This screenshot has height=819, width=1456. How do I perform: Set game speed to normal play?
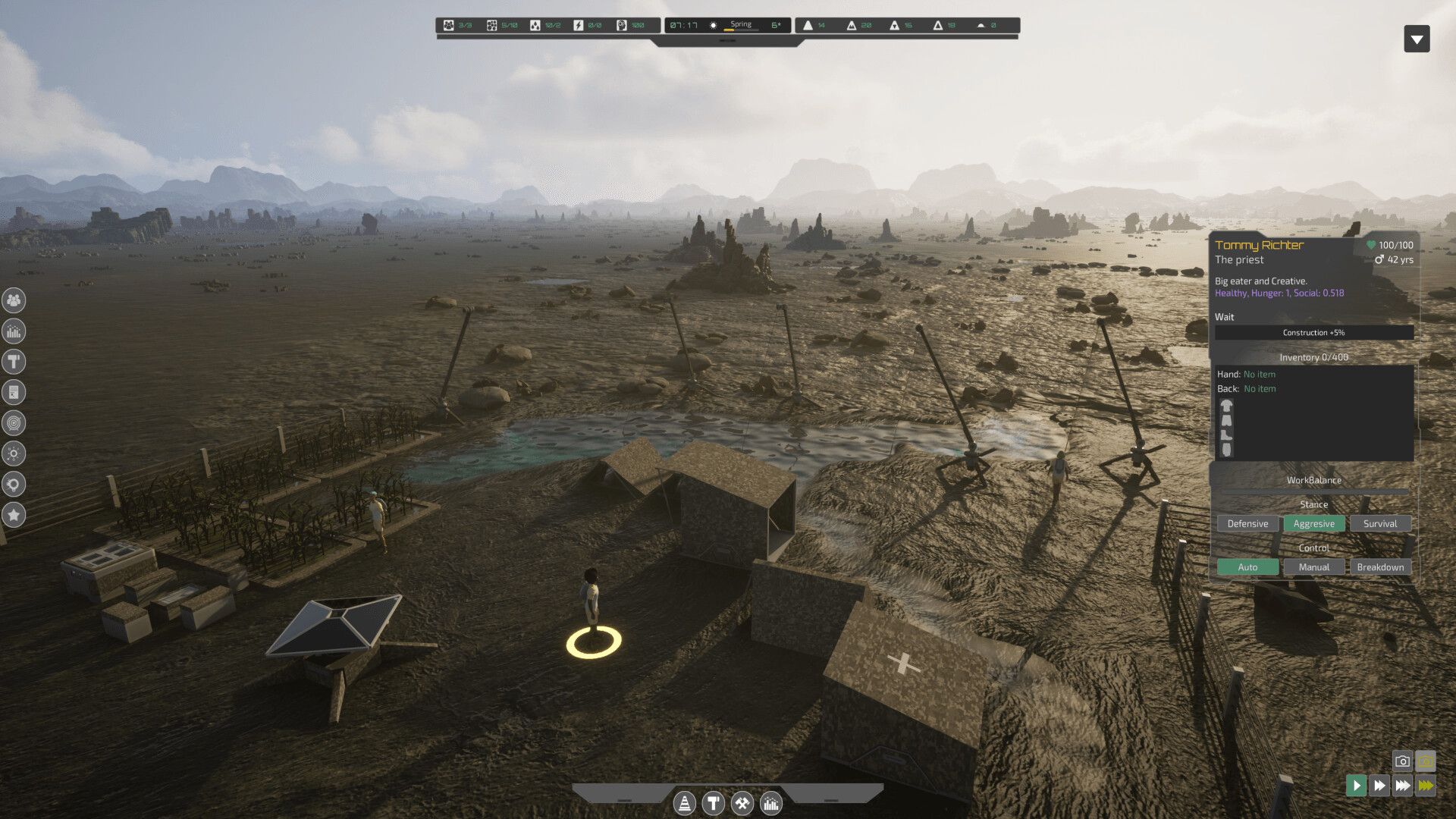pyautogui.click(x=1356, y=786)
